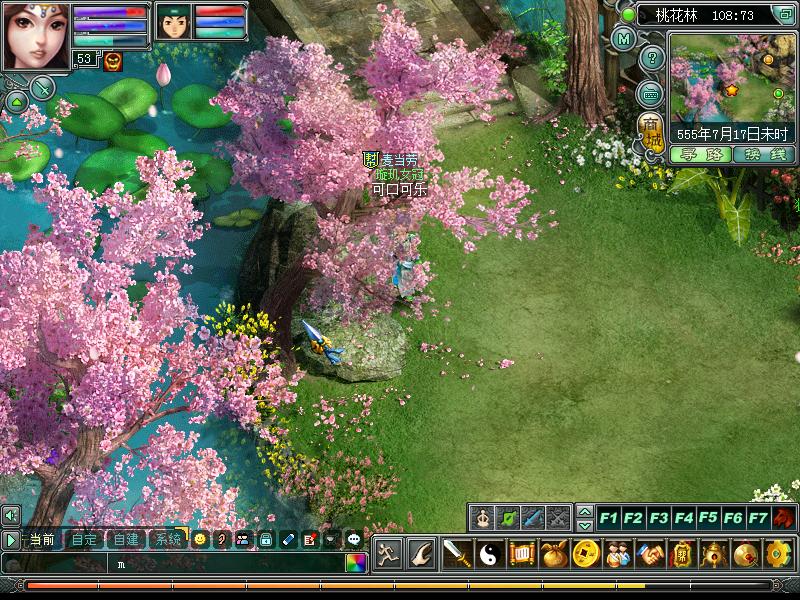Switch to the 当前 chat tab
This screenshot has width=800, height=600.
(x=42, y=539)
